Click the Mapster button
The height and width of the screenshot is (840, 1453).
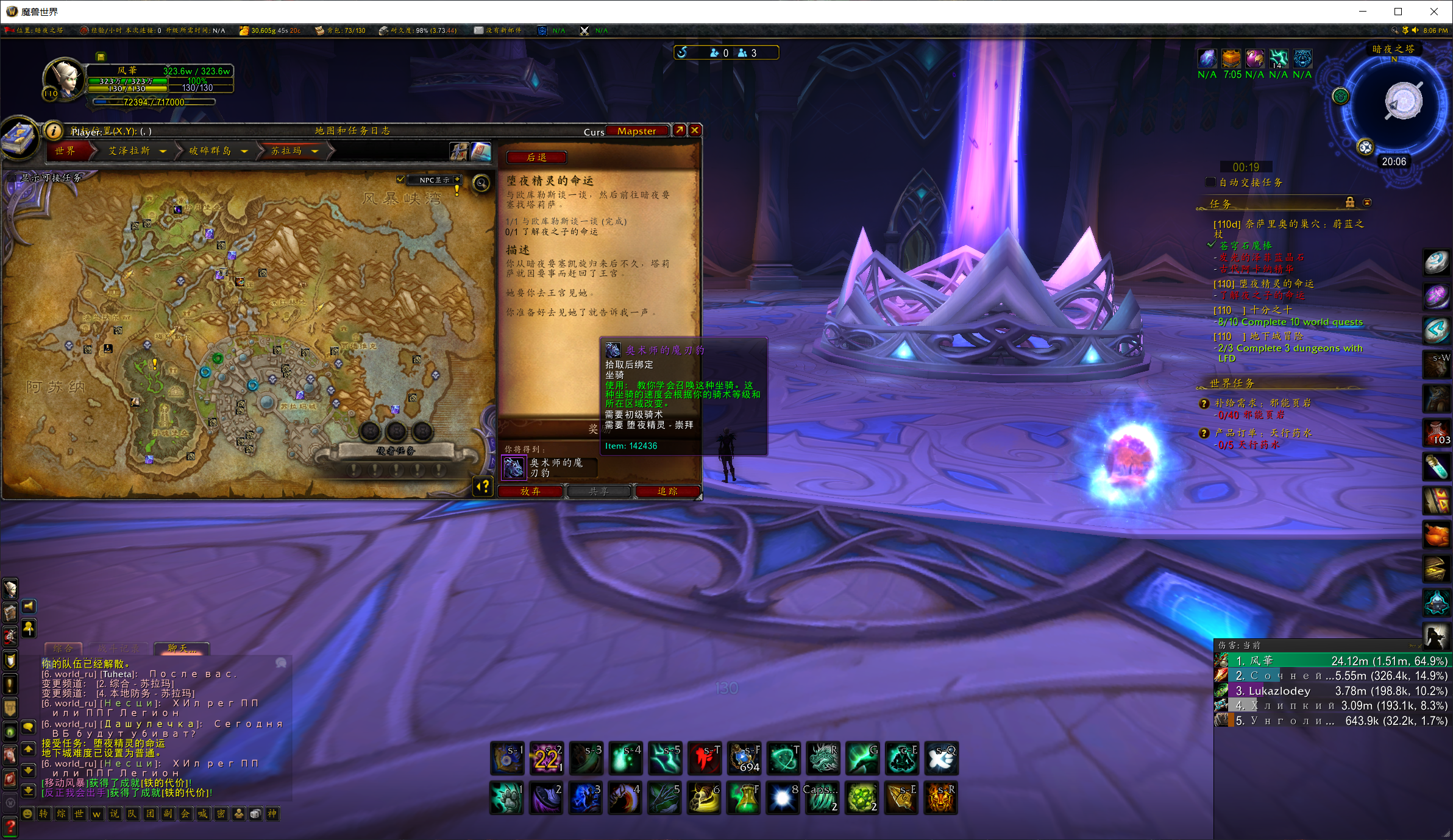(x=636, y=131)
